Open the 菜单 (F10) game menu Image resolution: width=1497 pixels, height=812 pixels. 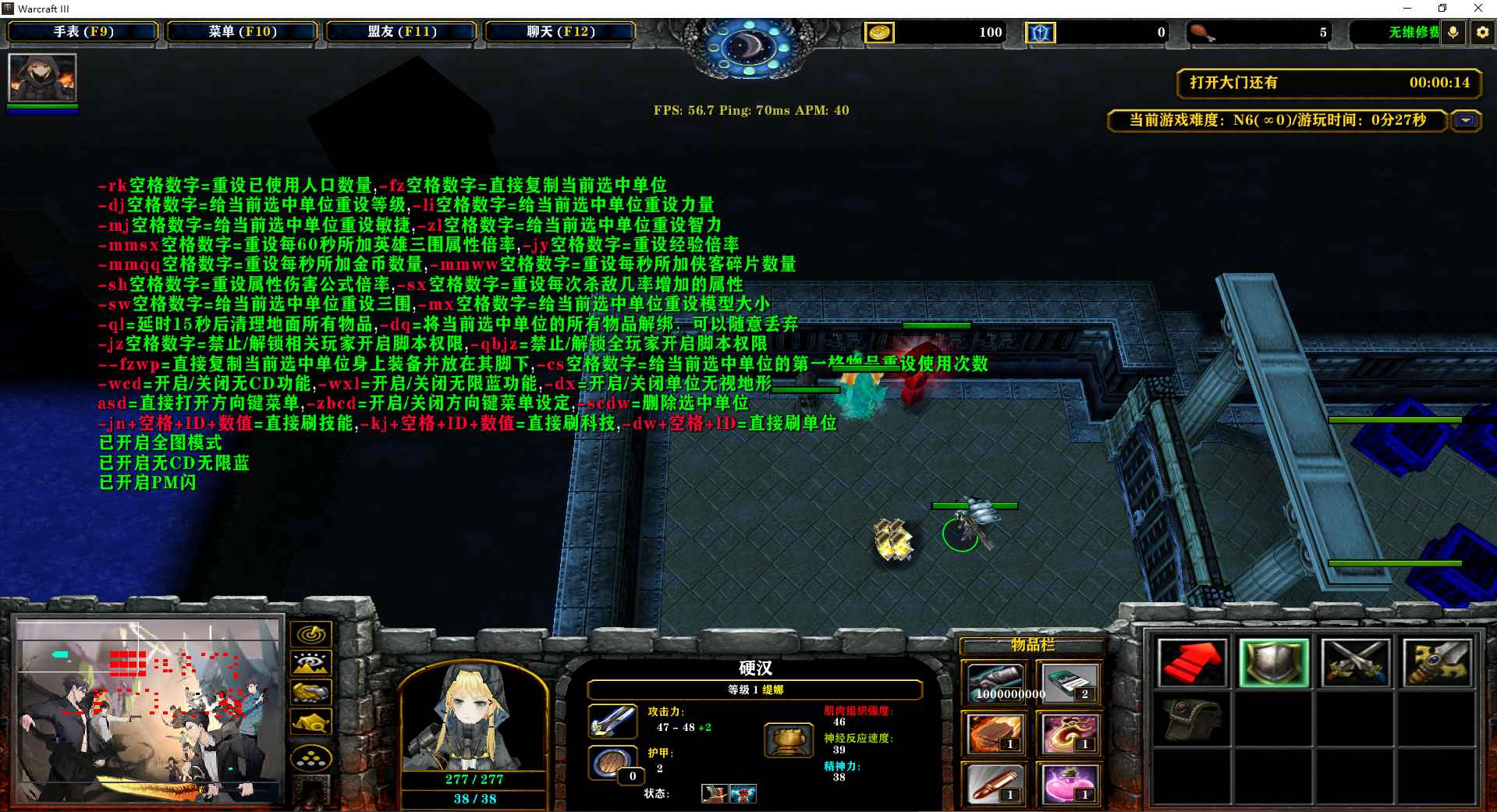tap(242, 32)
